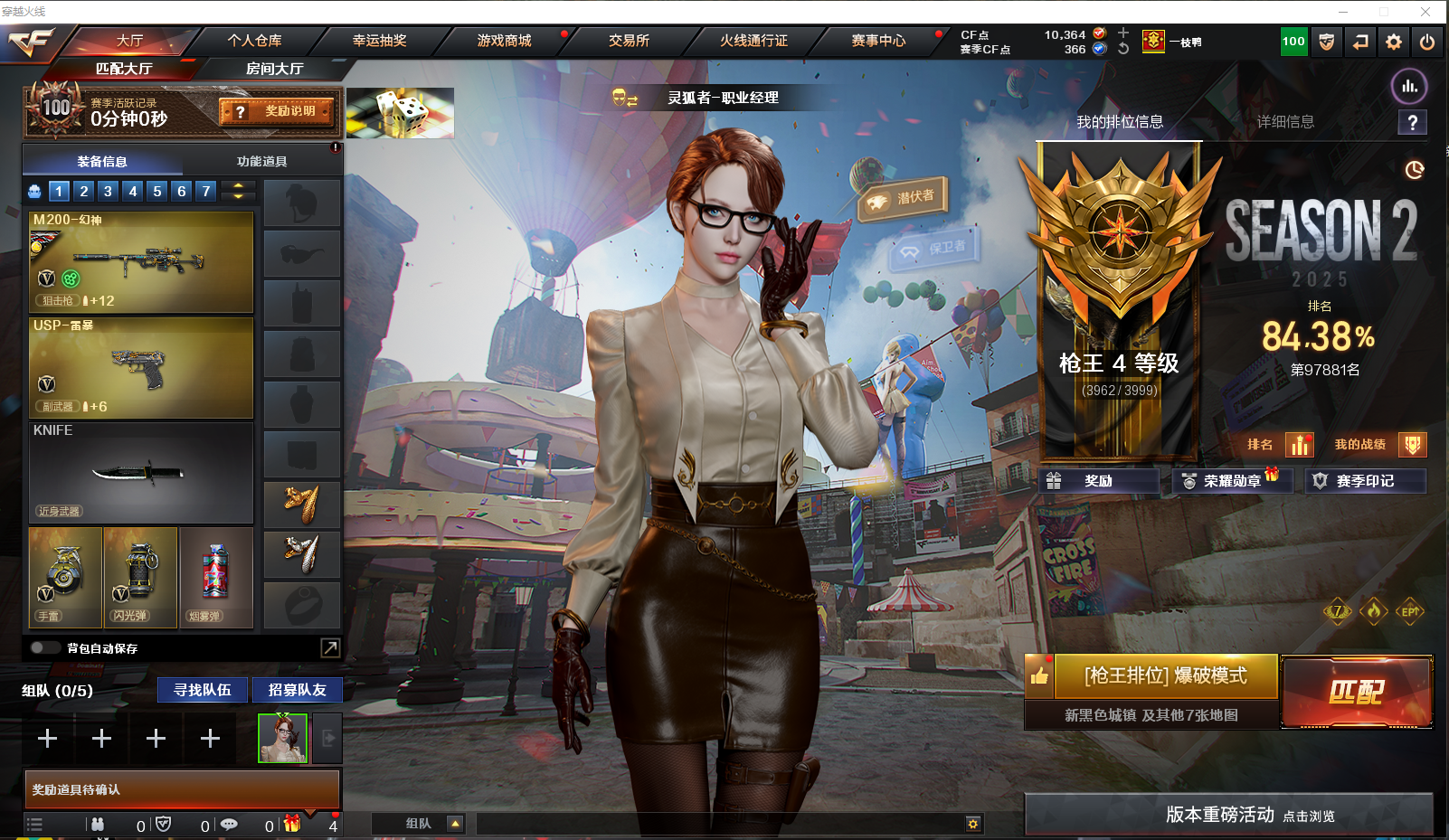The image size is (1449, 840).
Task: Open settings with the gear icon
Action: tap(1394, 42)
